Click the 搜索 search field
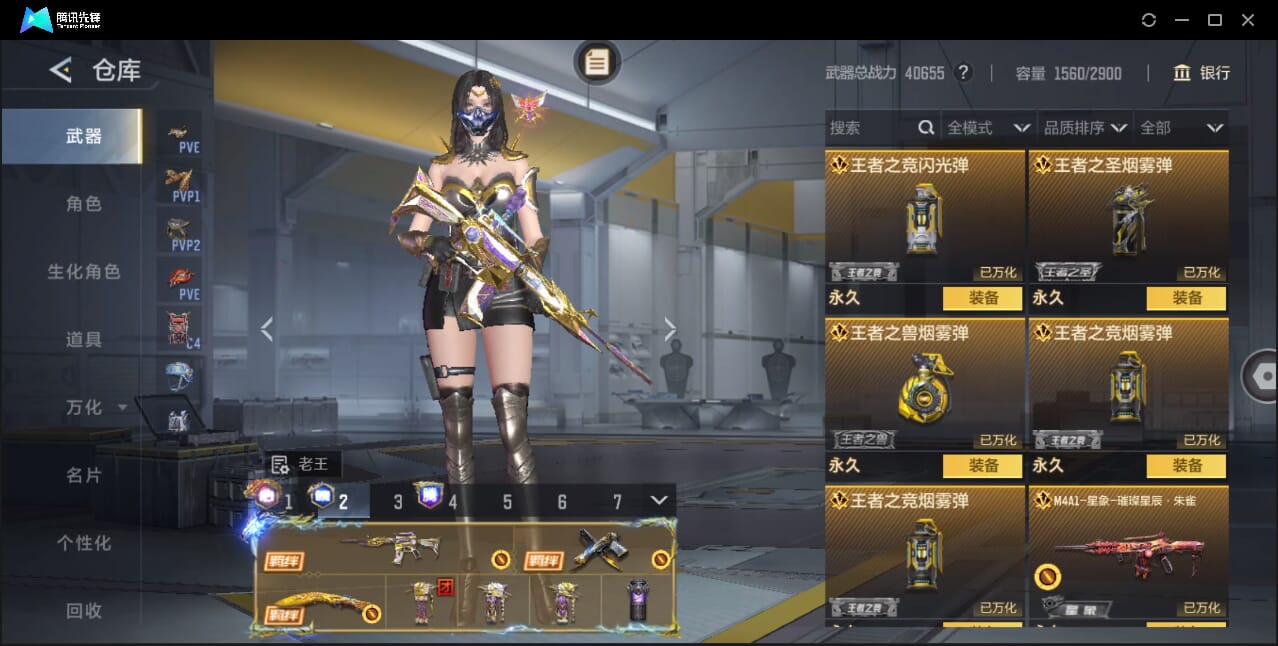The height and width of the screenshot is (646, 1278). [872, 128]
